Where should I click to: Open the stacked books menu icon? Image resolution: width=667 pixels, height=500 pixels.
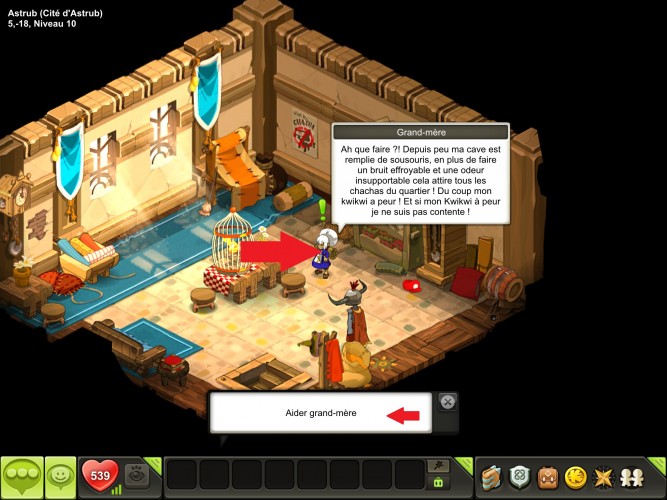pos(489,477)
